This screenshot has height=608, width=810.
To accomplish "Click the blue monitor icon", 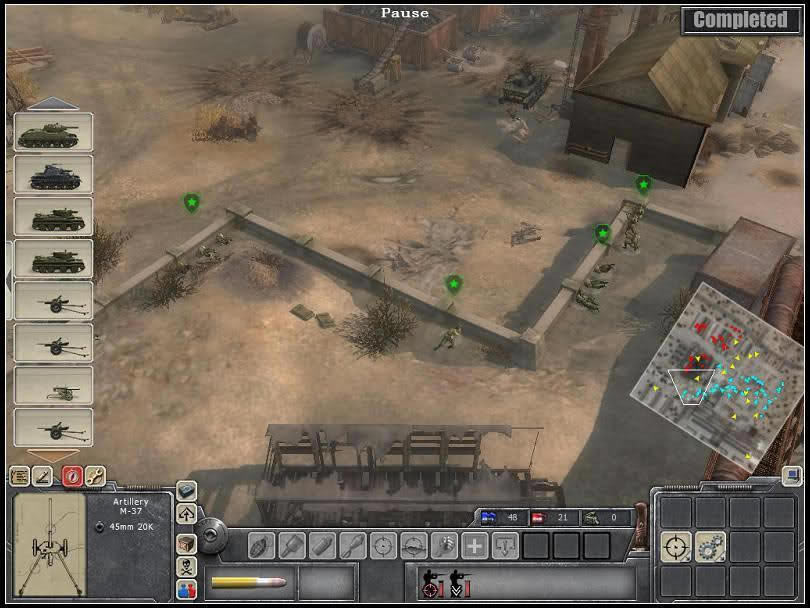I will pos(791,477).
